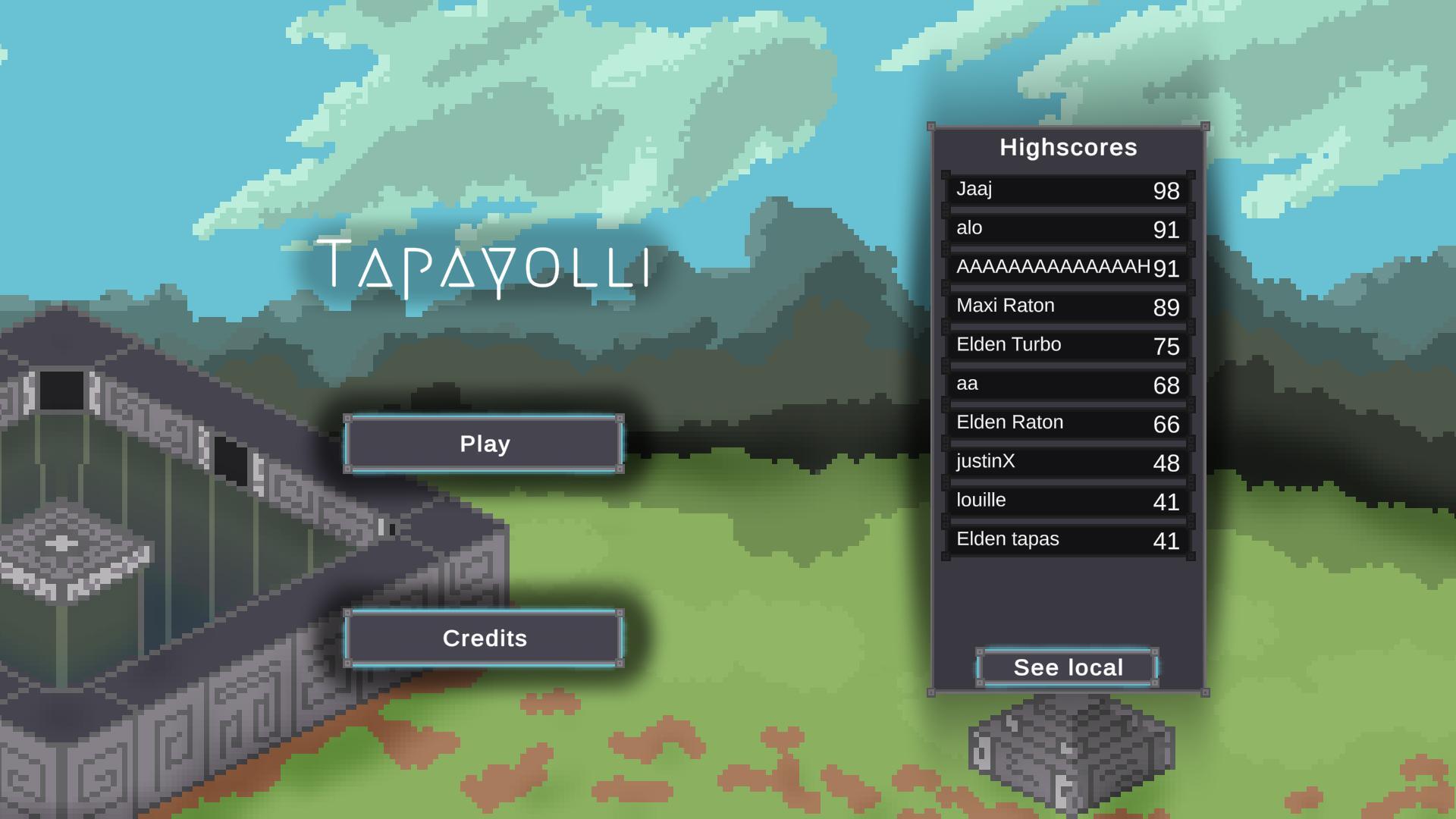1456x819 pixels.
Task: Select Maxi Raton's score entry
Action: coord(1062,306)
